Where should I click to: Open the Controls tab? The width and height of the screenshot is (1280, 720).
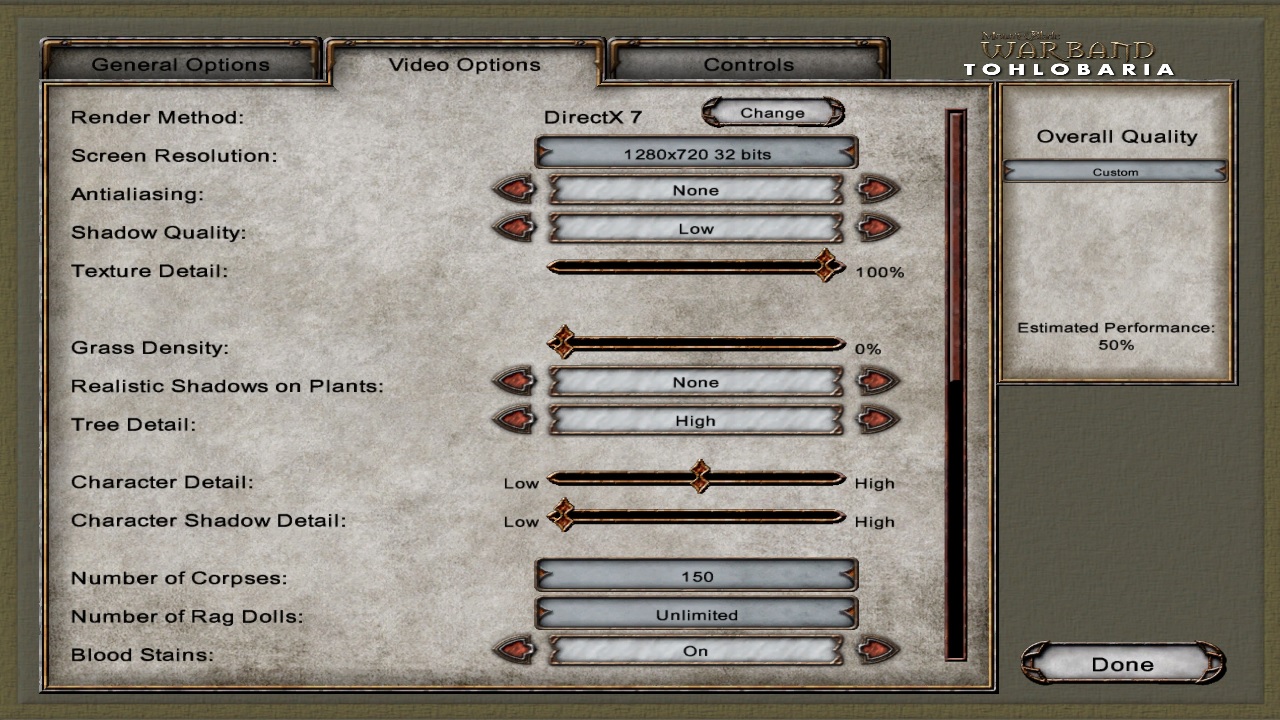coord(748,65)
